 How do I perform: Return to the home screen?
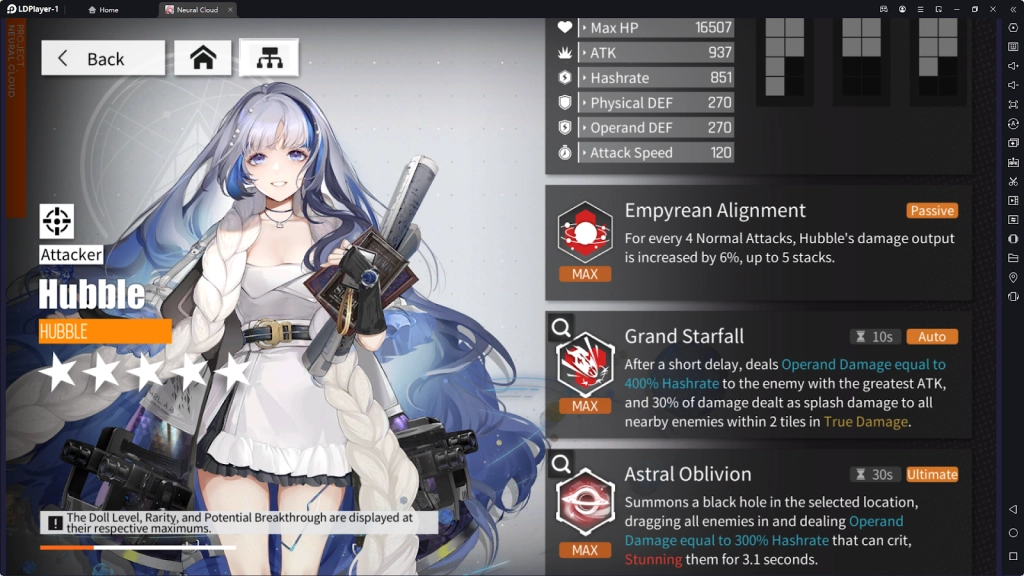[x=203, y=58]
